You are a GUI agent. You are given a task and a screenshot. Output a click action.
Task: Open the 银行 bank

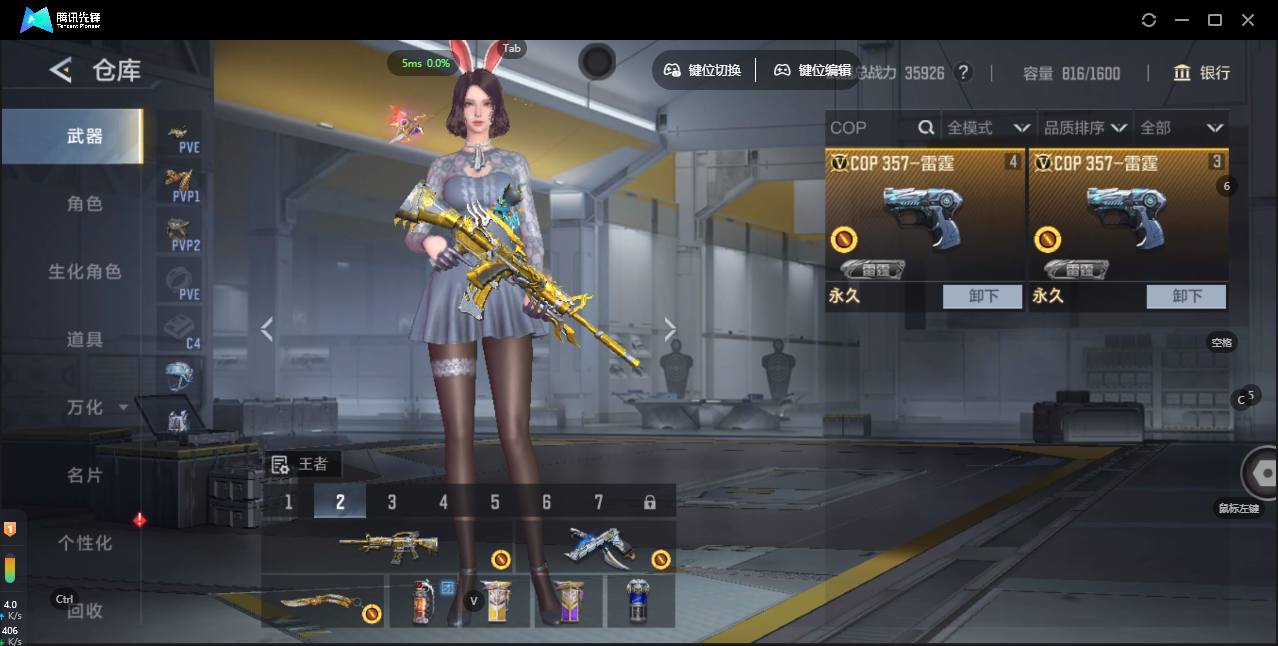coord(1202,73)
